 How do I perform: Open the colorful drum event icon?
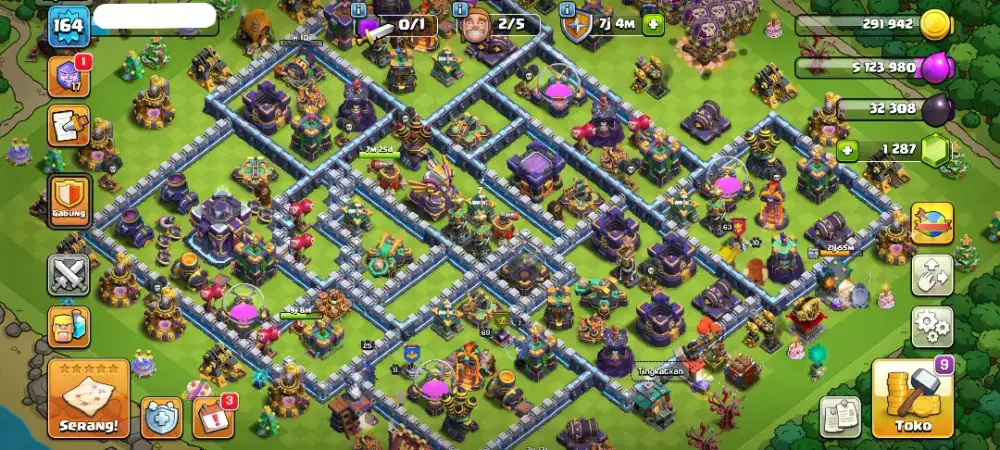point(932,223)
